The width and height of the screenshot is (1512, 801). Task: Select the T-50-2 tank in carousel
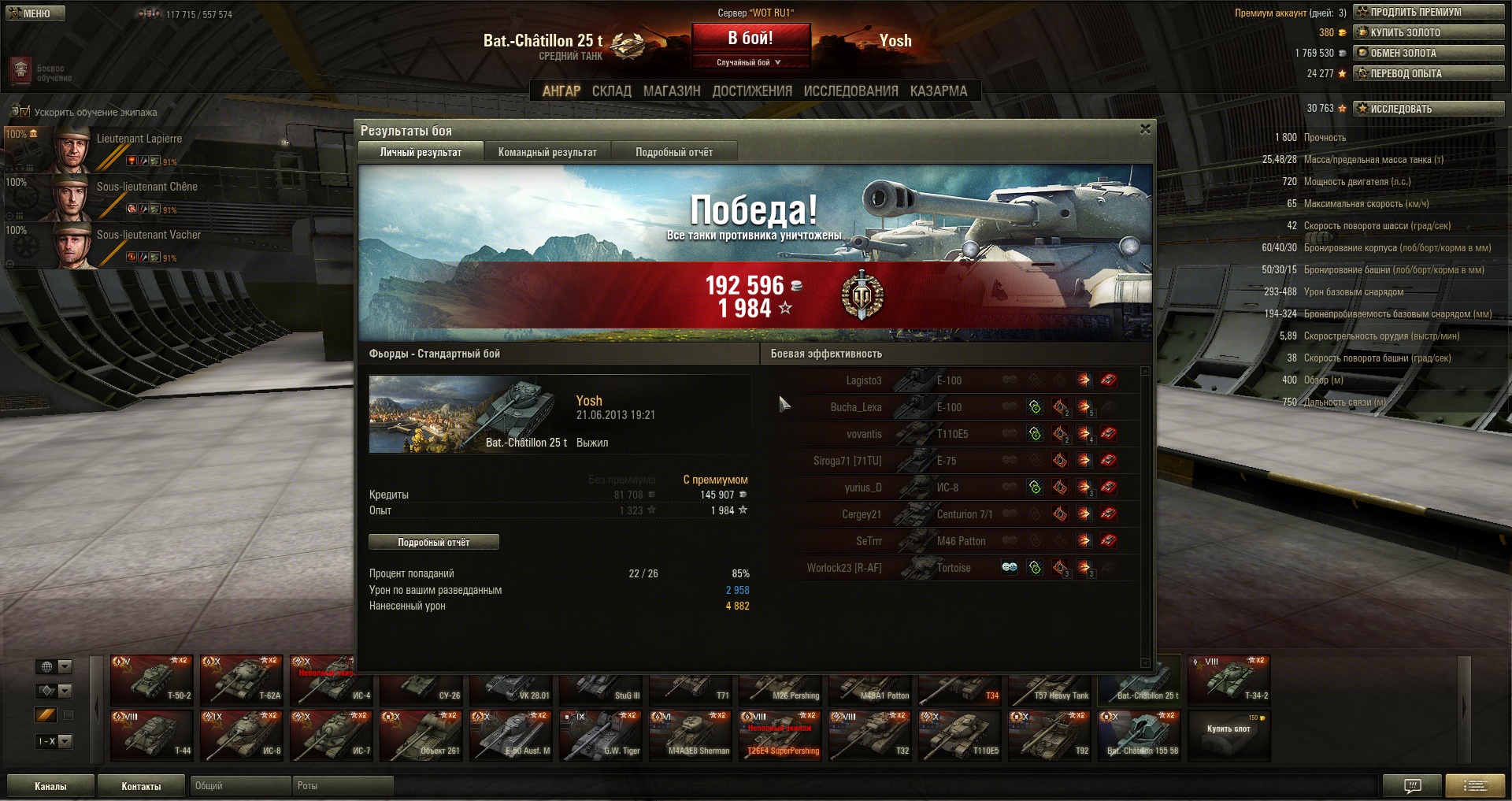point(152,680)
